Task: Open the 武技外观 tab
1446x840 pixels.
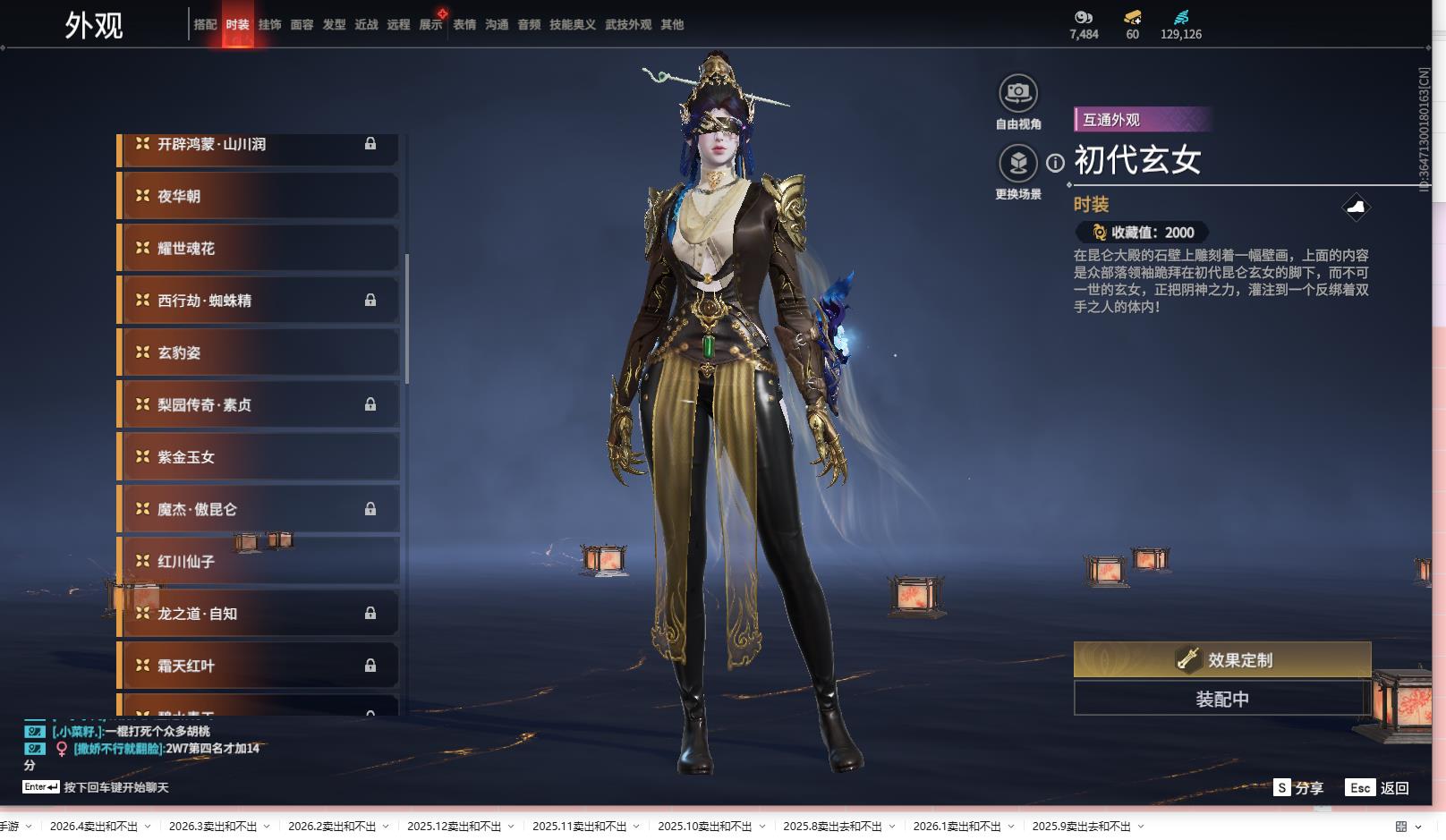Action: pyautogui.click(x=628, y=25)
